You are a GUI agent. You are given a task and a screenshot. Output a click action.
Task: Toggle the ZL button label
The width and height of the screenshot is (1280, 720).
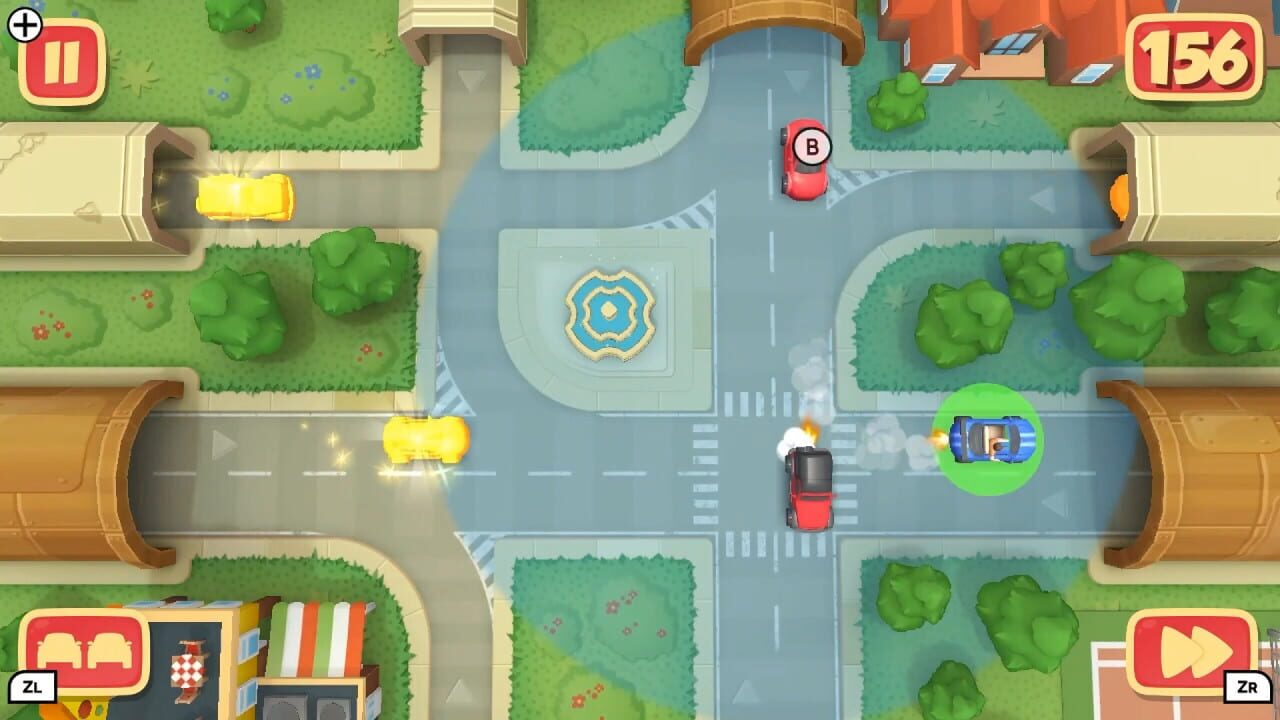(x=34, y=685)
